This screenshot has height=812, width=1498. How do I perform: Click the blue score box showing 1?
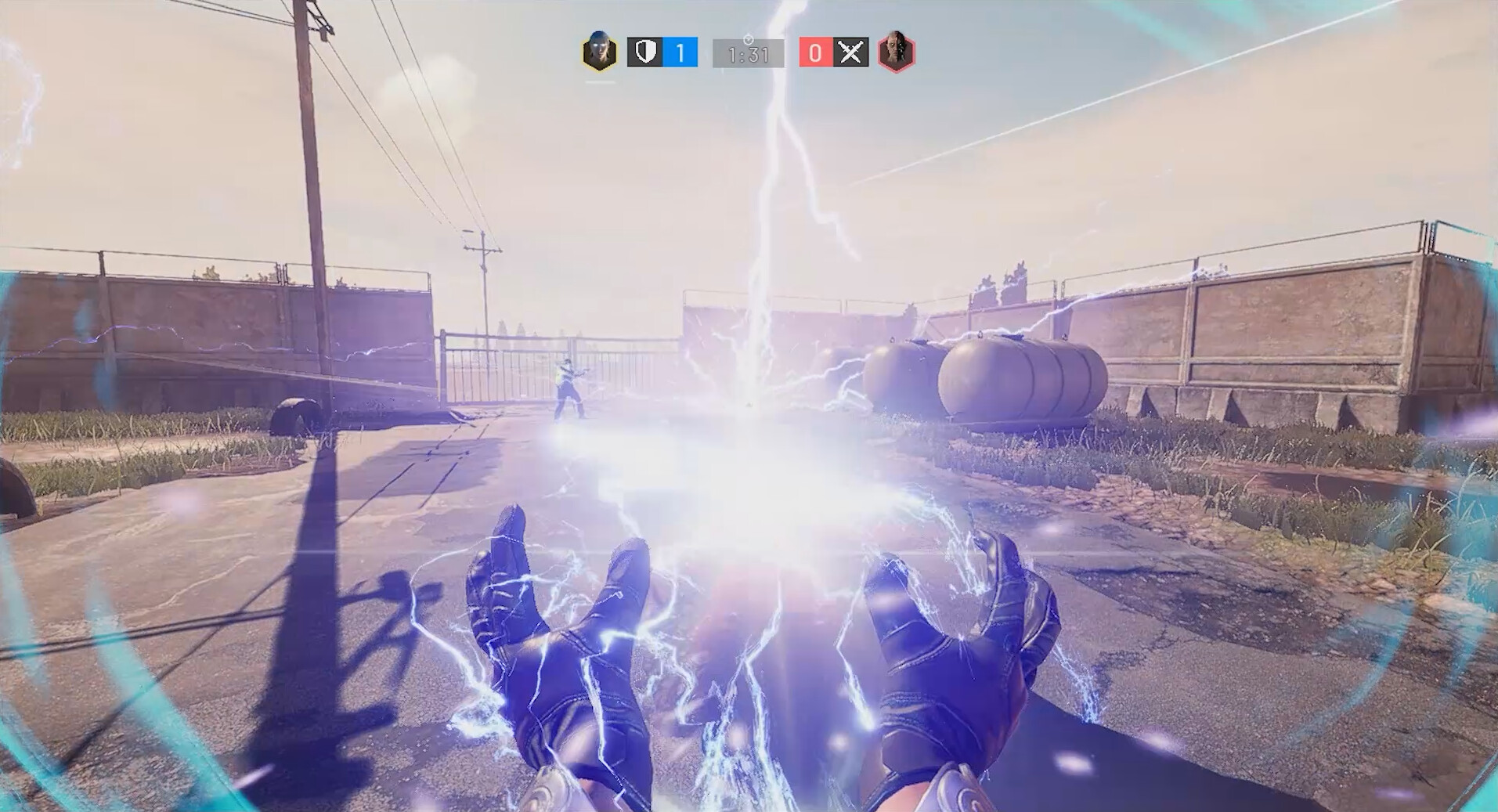[680, 52]
